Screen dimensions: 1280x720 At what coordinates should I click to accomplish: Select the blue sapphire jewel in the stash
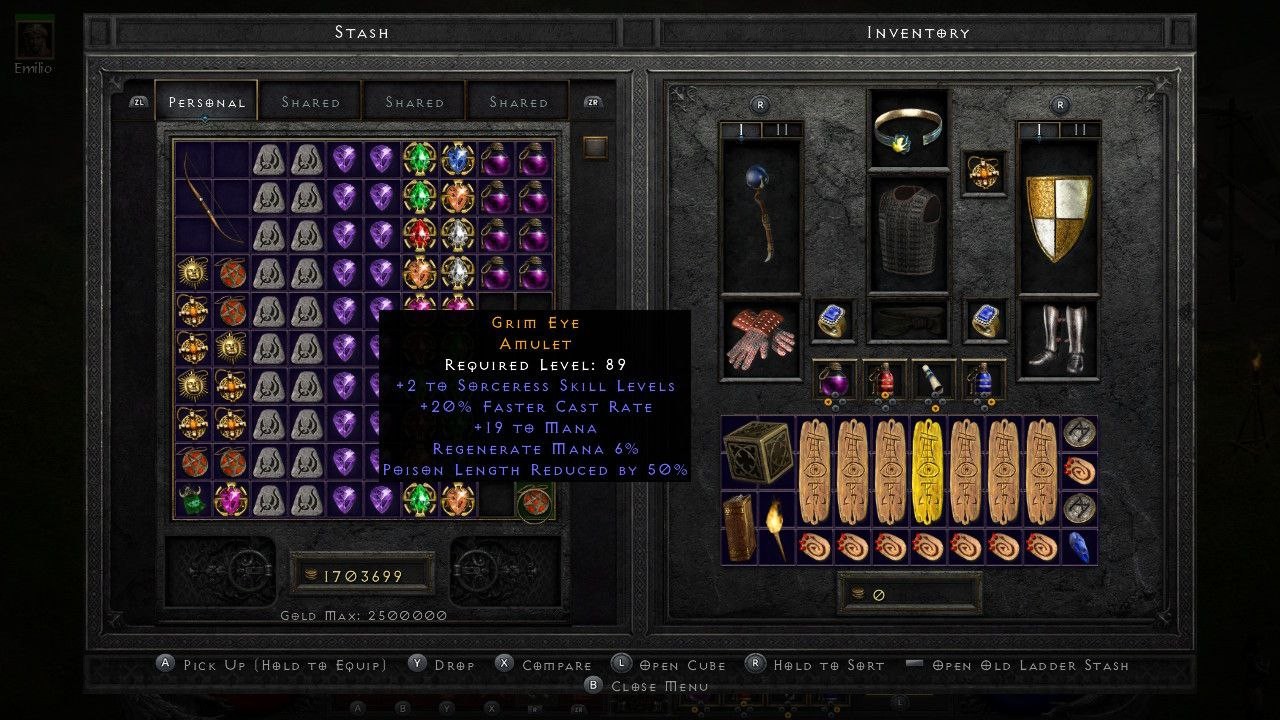click(x=458, y=160)
